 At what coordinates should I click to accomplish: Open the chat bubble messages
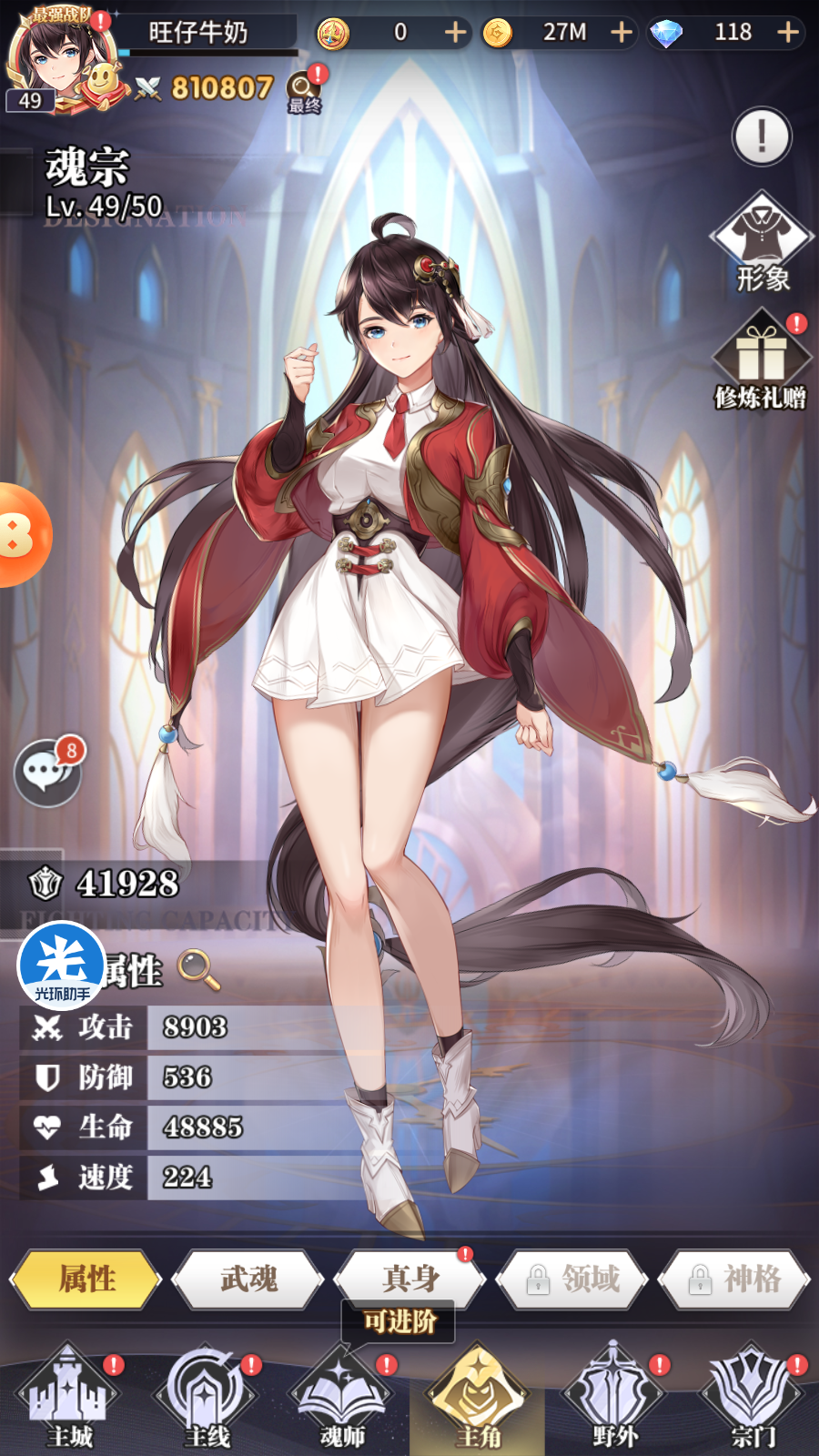pos(47,772)
